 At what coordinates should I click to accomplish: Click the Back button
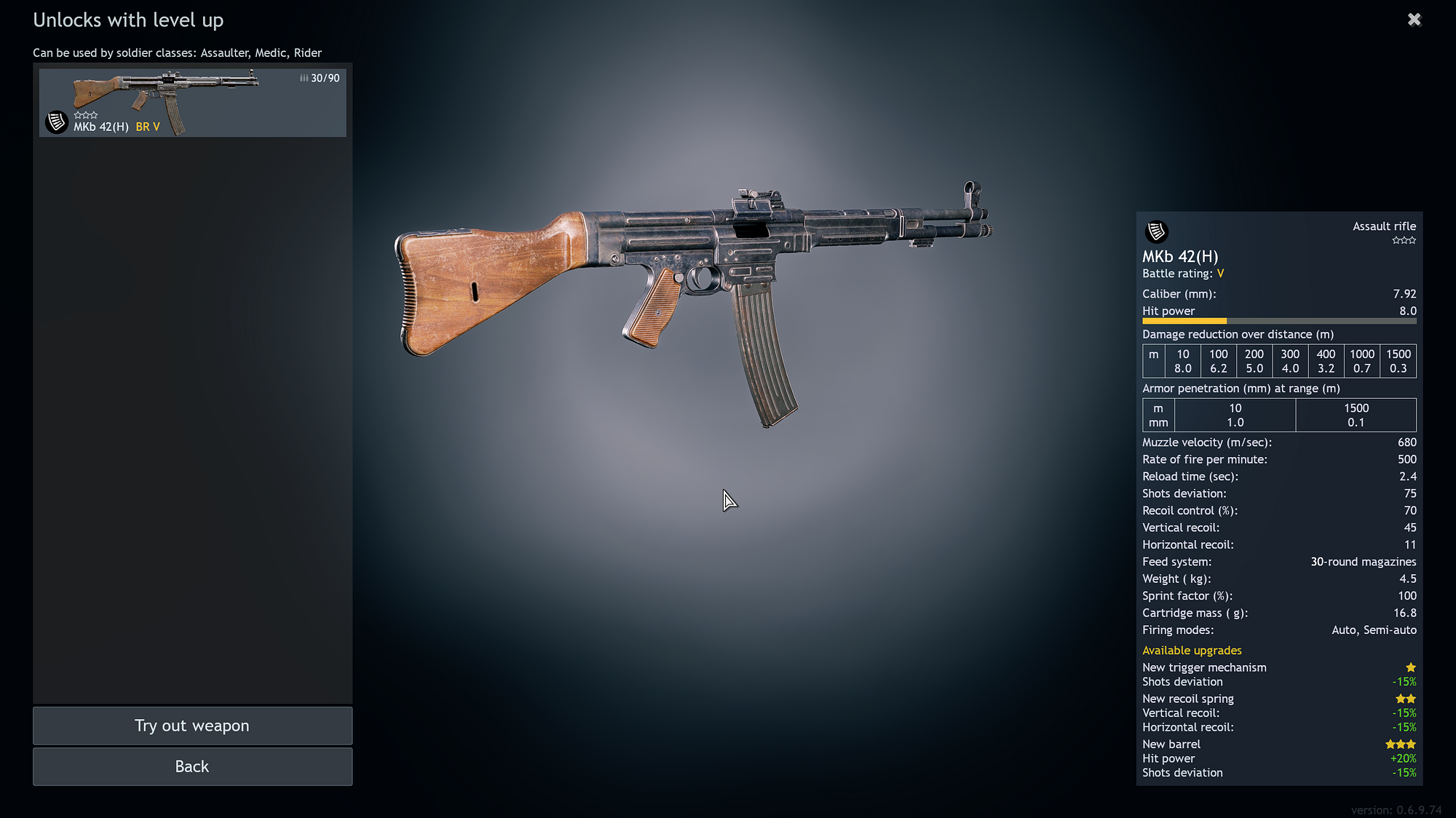[191, 766]
